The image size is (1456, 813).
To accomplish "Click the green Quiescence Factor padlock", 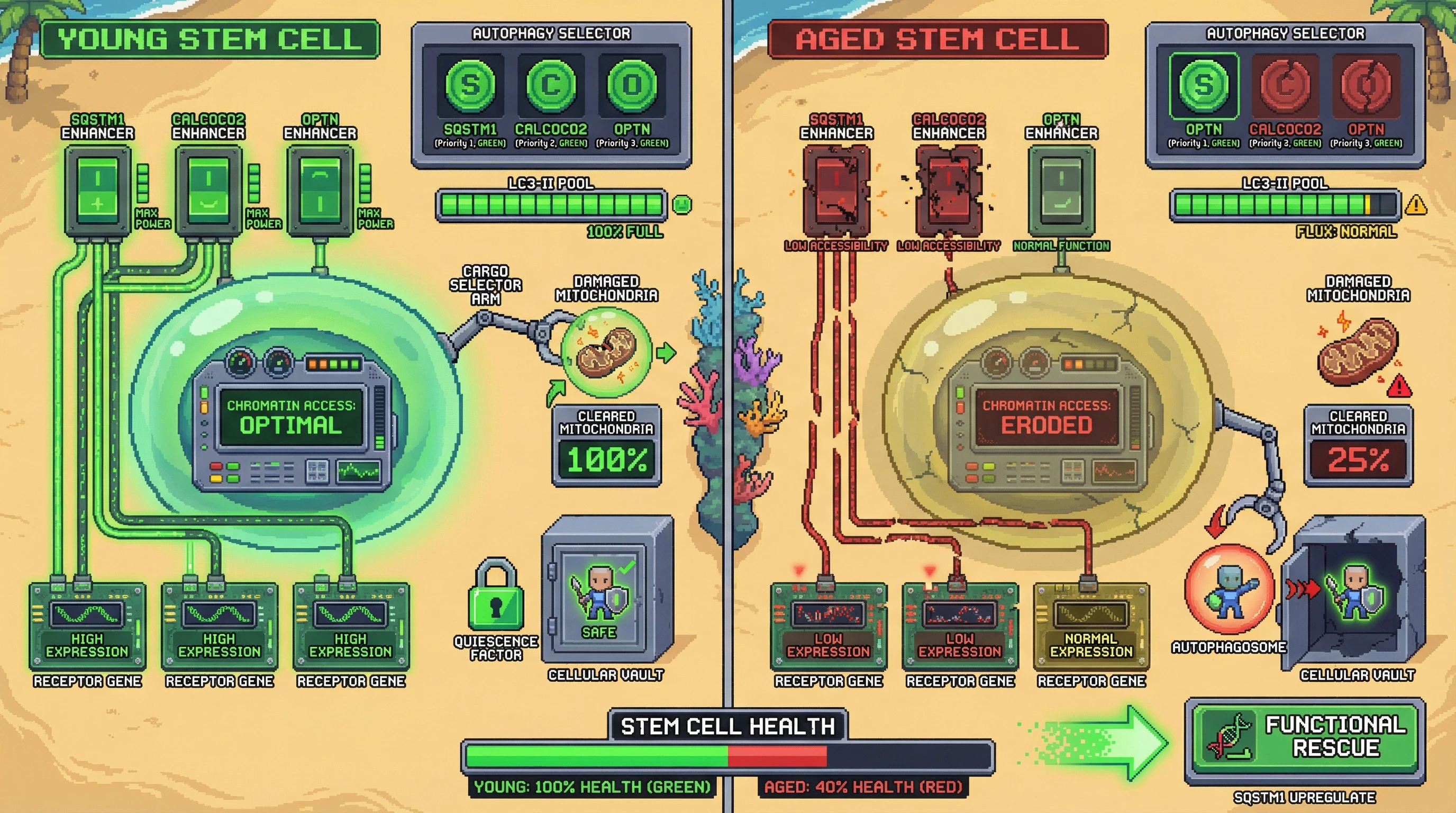I will 496,597.
